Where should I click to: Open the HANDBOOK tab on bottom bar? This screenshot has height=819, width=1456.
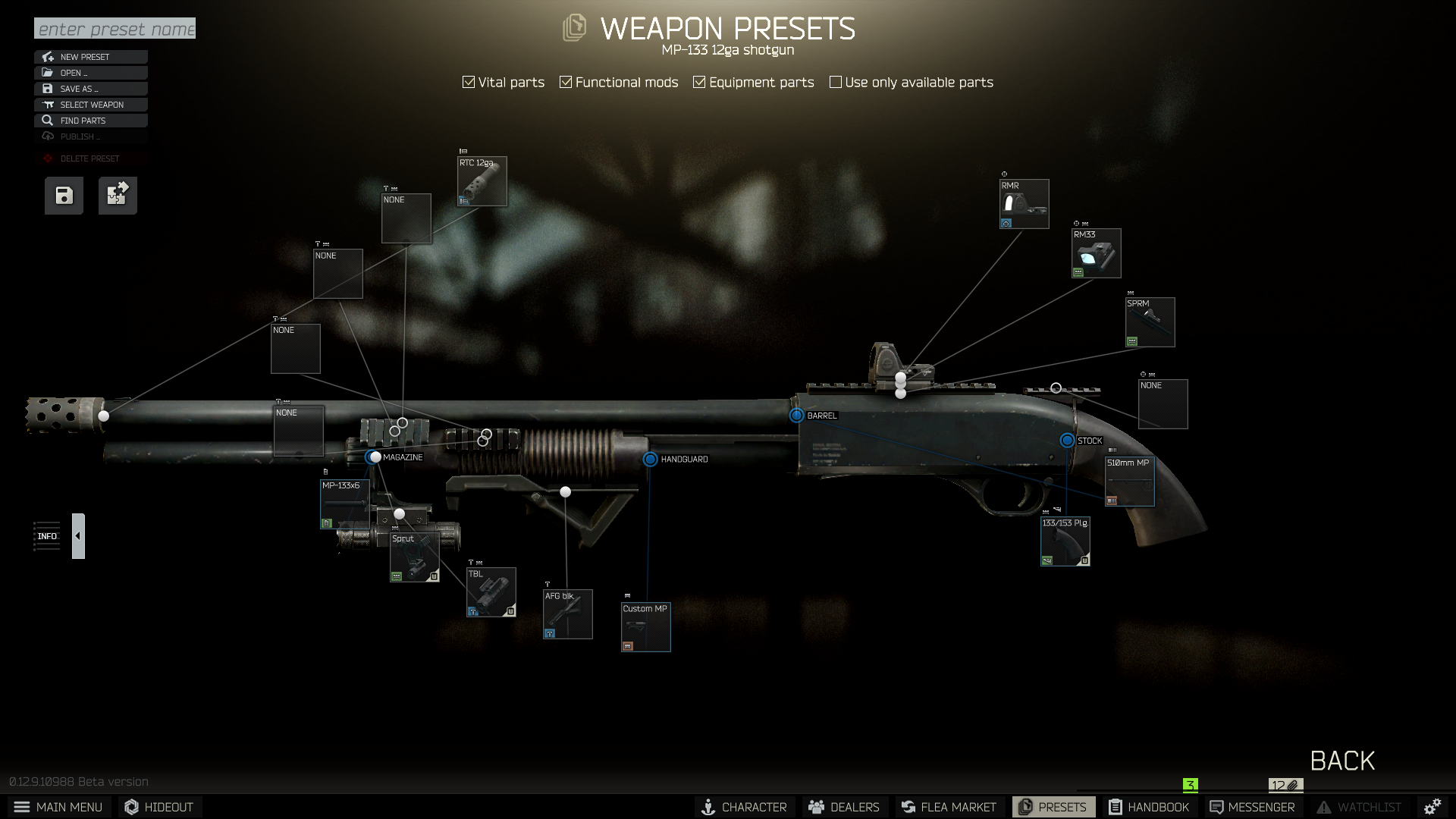[1150, 807]
